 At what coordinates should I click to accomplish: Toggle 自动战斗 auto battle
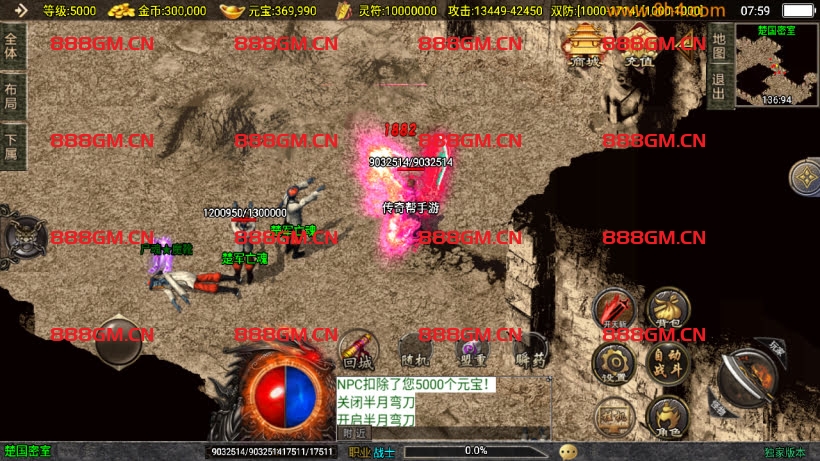(x=667, y=362)
